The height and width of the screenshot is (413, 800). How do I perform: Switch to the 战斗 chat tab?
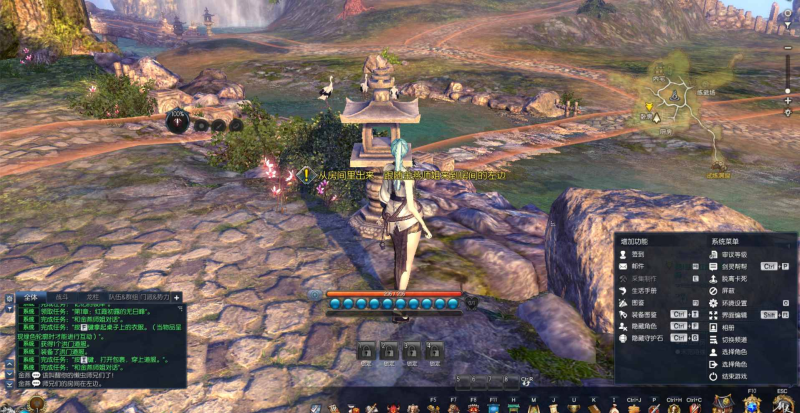pyautogui.click(x=62, y=297)
